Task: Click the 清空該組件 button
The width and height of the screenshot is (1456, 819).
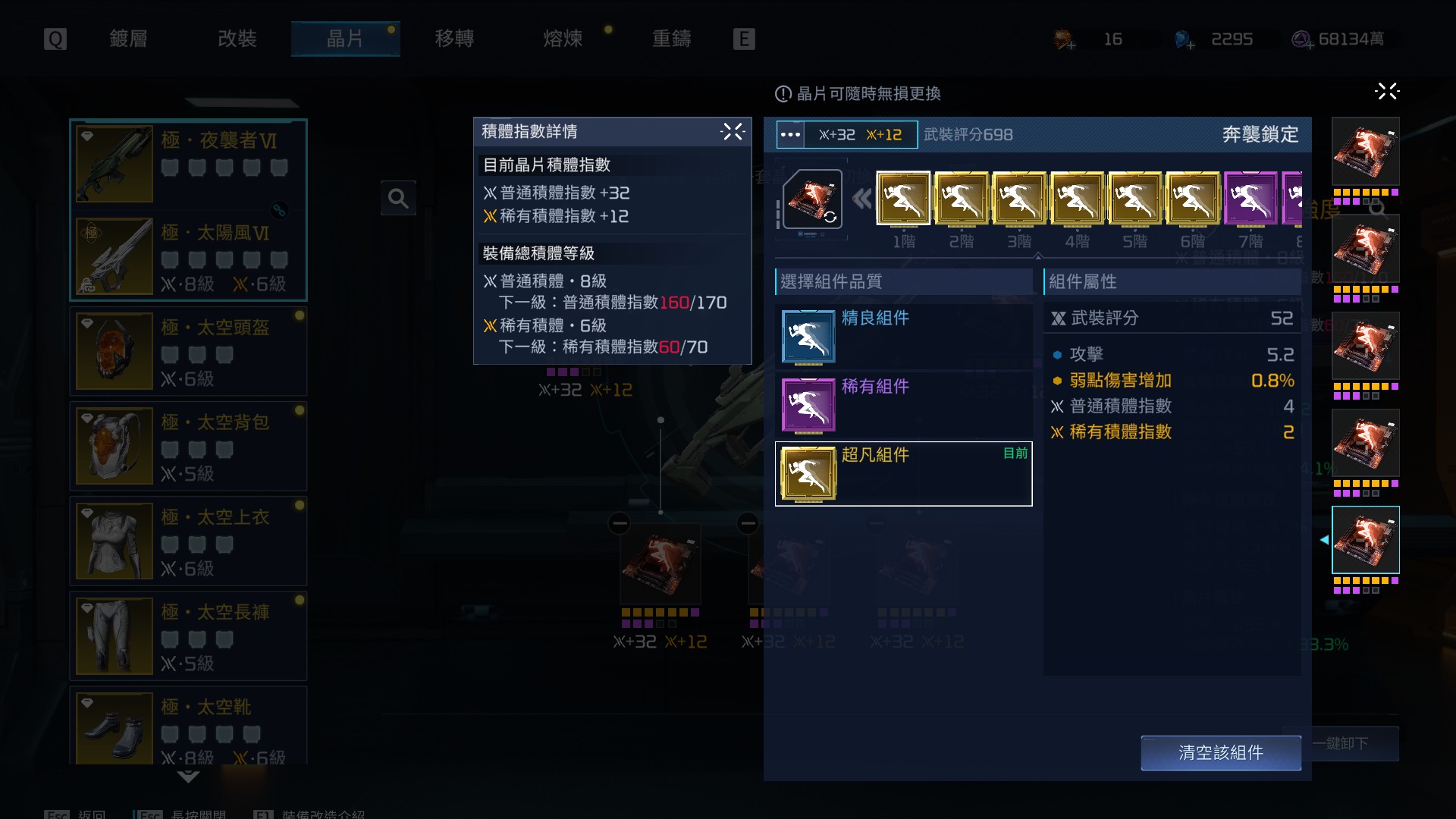Action: click(1220, 752)
